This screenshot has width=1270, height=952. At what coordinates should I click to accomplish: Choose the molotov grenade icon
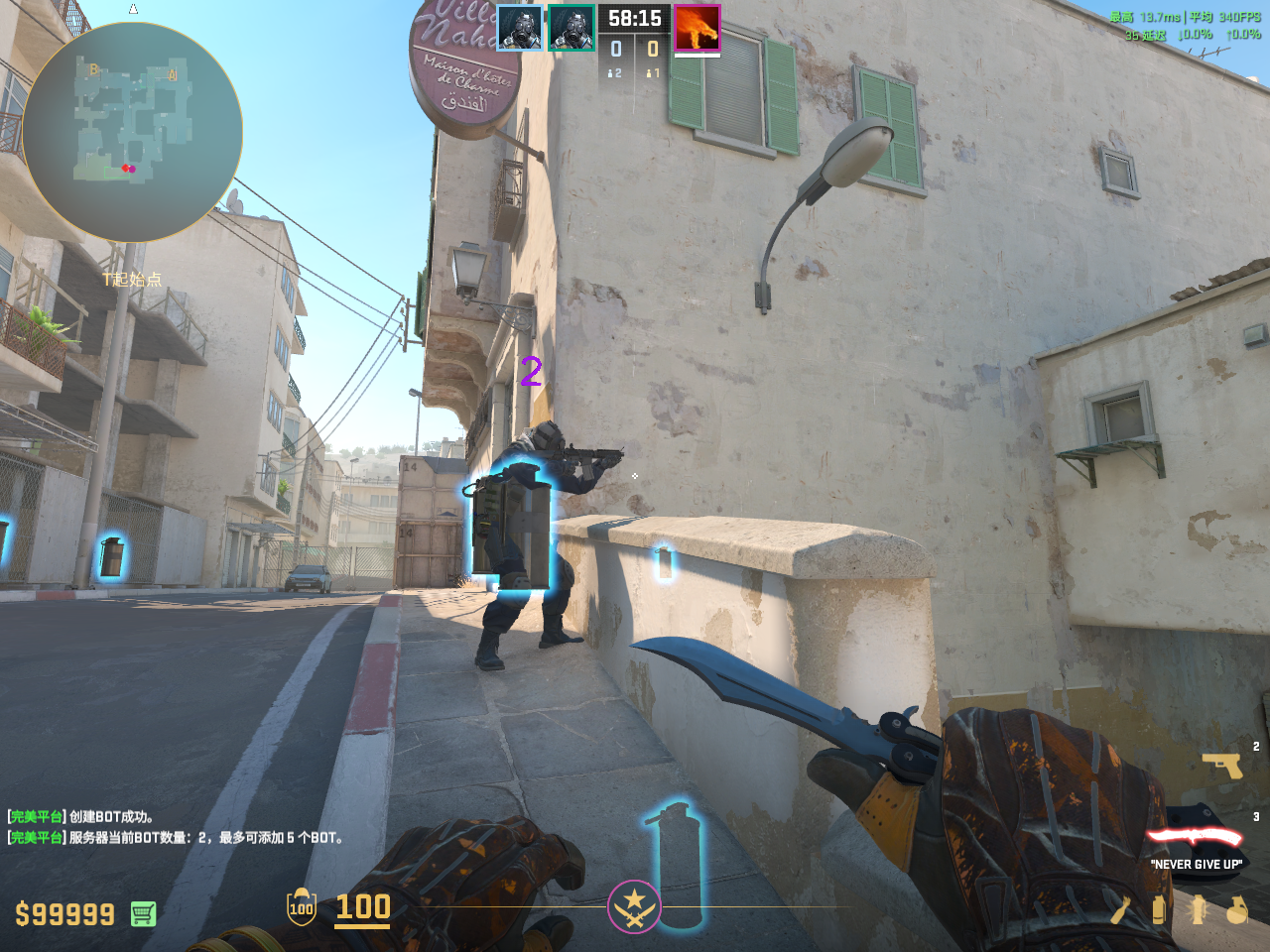tap(1120, 909)
